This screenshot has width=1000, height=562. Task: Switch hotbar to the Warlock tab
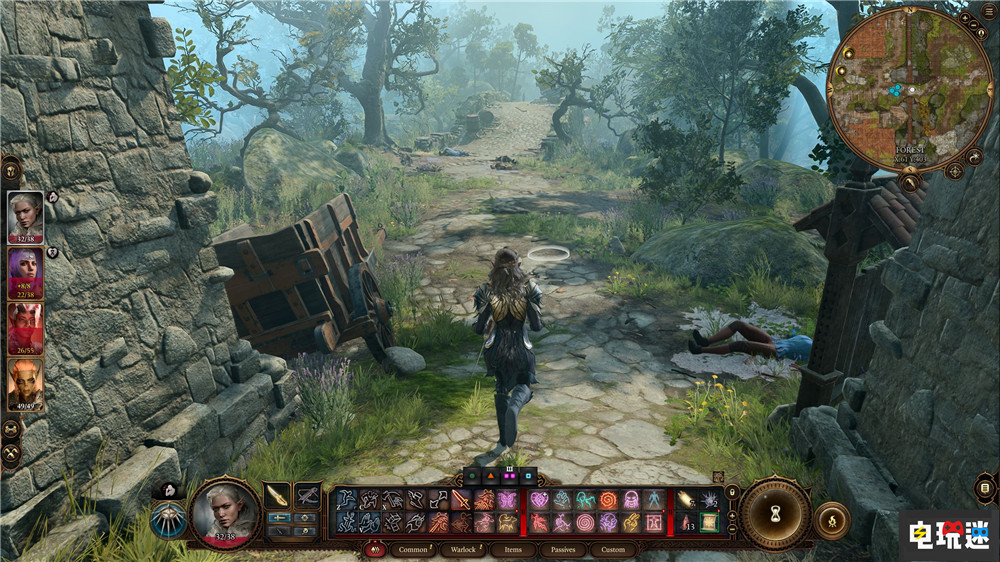pyautogui.click(x=463, y=549)
